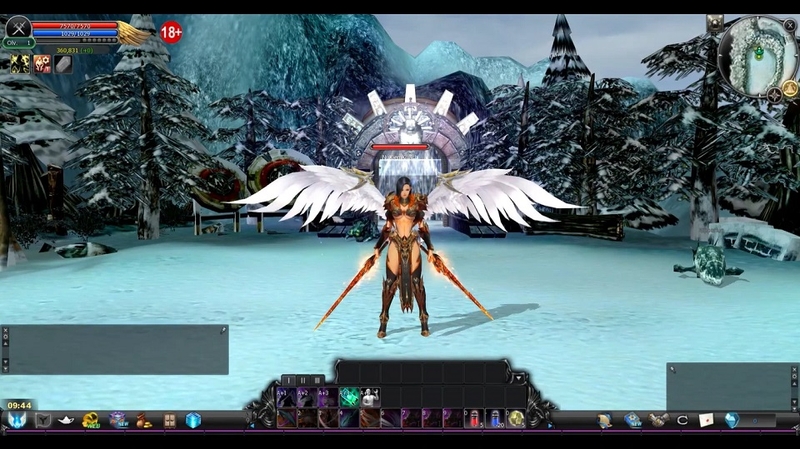Click the purple chest icon marked NEW
The height and width of the screenshot is (449, 800).
point(118,420)
